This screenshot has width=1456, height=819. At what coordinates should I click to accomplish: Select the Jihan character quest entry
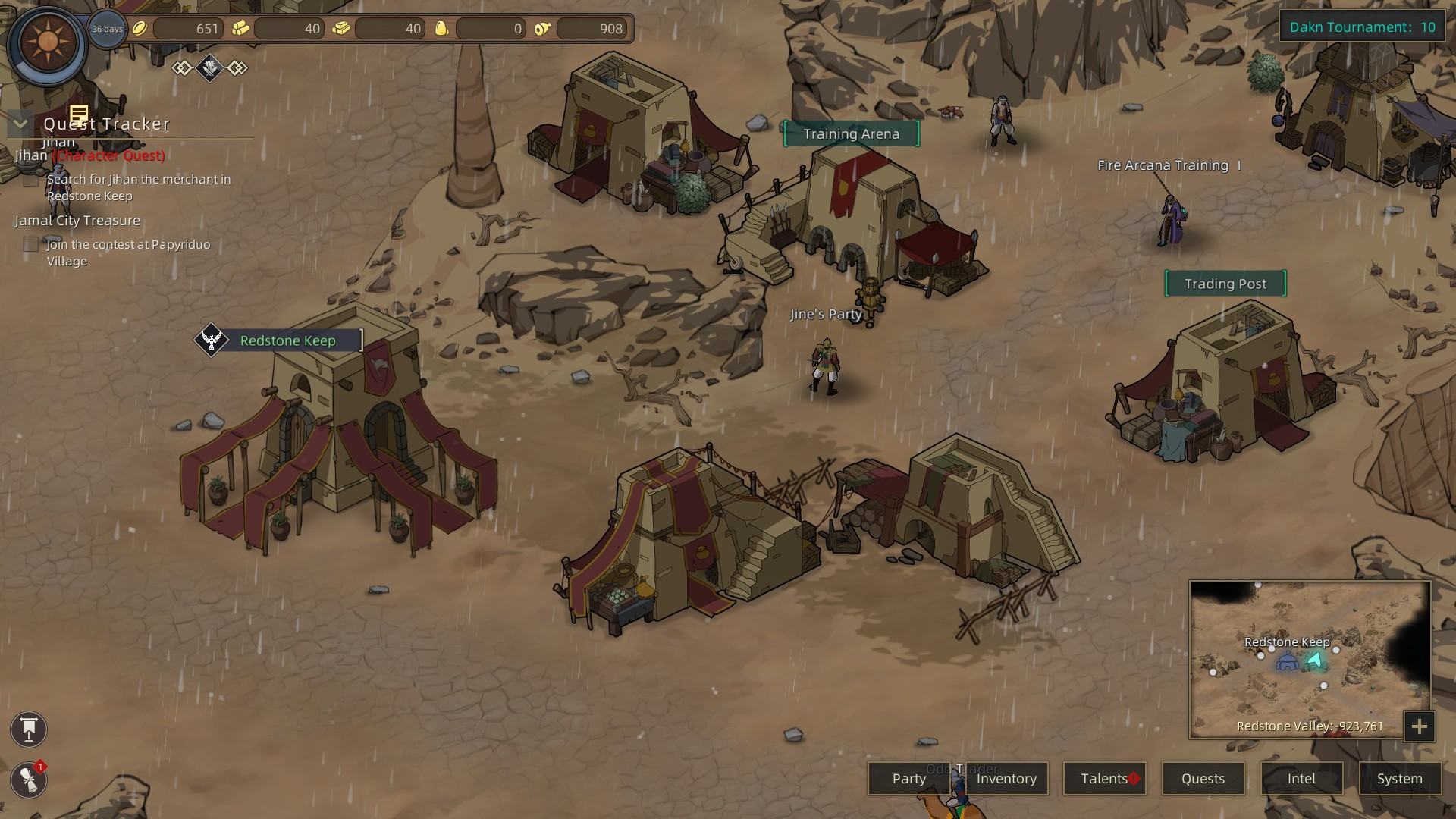(89, 155)
